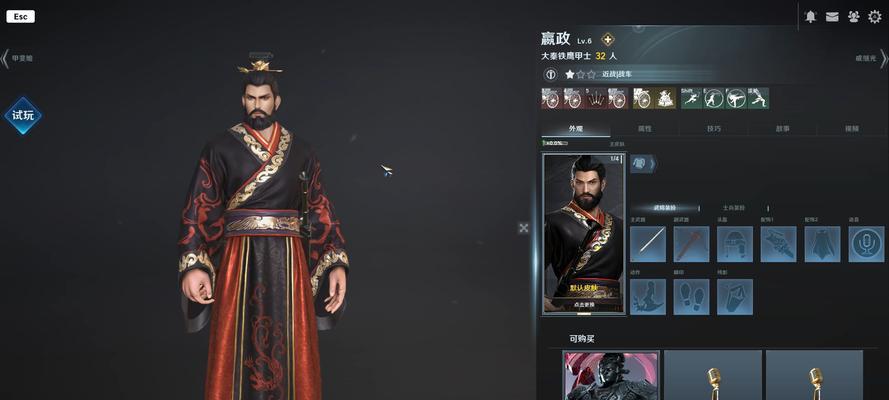Image resolution: width=889 pixels, height=400 pixels.
Task: Select the microphone voice slot
Action: pos(866,244)
